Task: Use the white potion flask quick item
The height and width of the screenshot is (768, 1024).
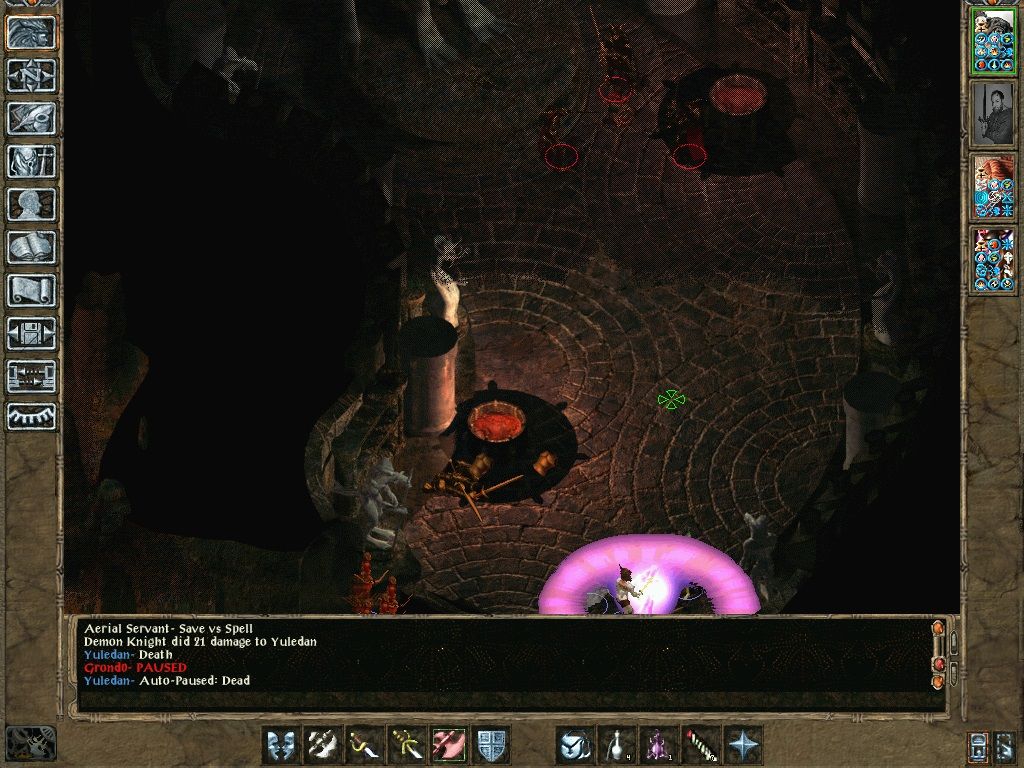Action: tap(617, 745)
